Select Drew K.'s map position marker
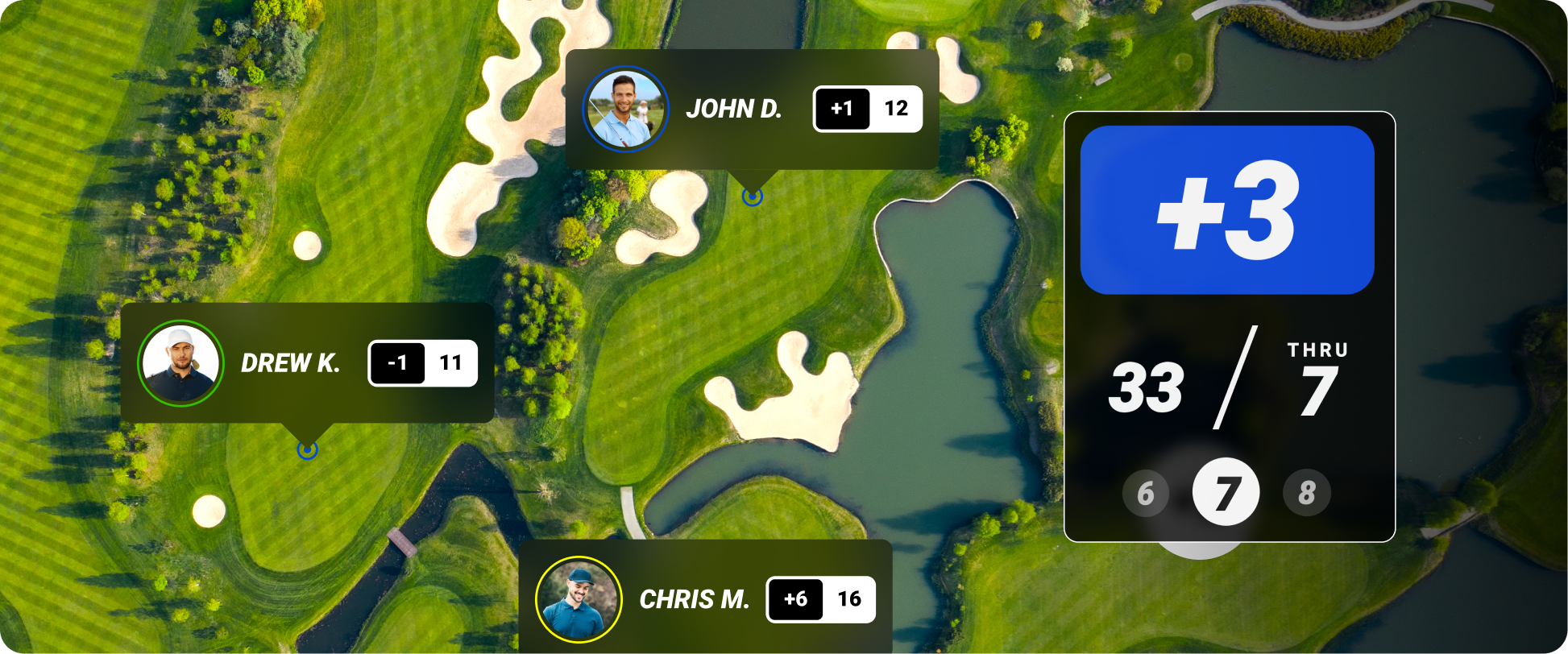Screen dimensions: 1568x654 click(307, 449)
